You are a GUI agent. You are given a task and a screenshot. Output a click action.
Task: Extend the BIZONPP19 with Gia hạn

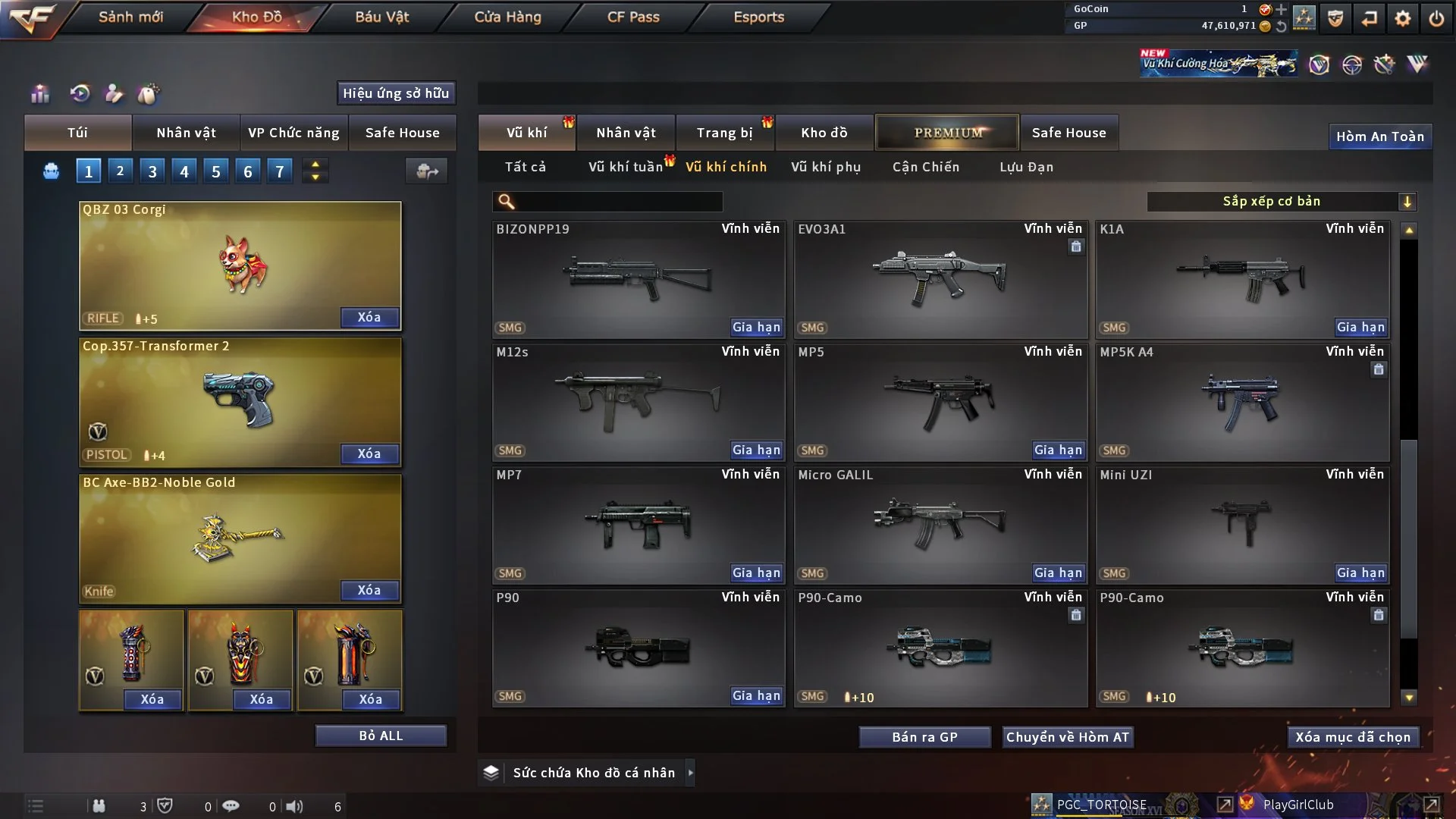click(x=755, y=327)
